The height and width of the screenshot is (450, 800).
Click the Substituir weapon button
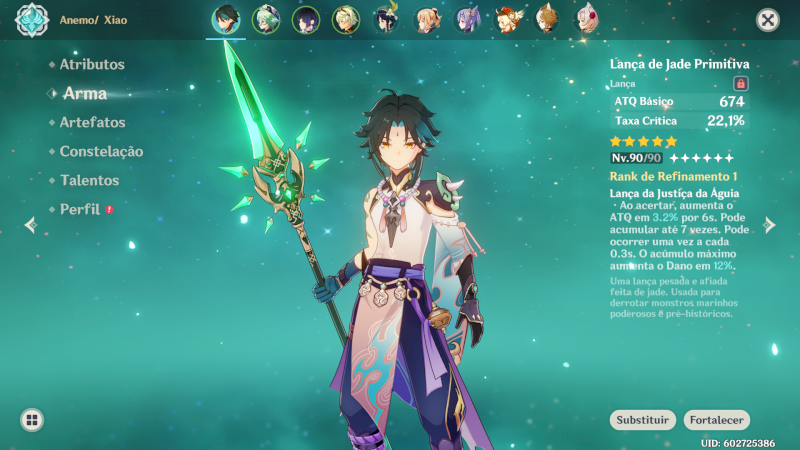coord(642,420)
